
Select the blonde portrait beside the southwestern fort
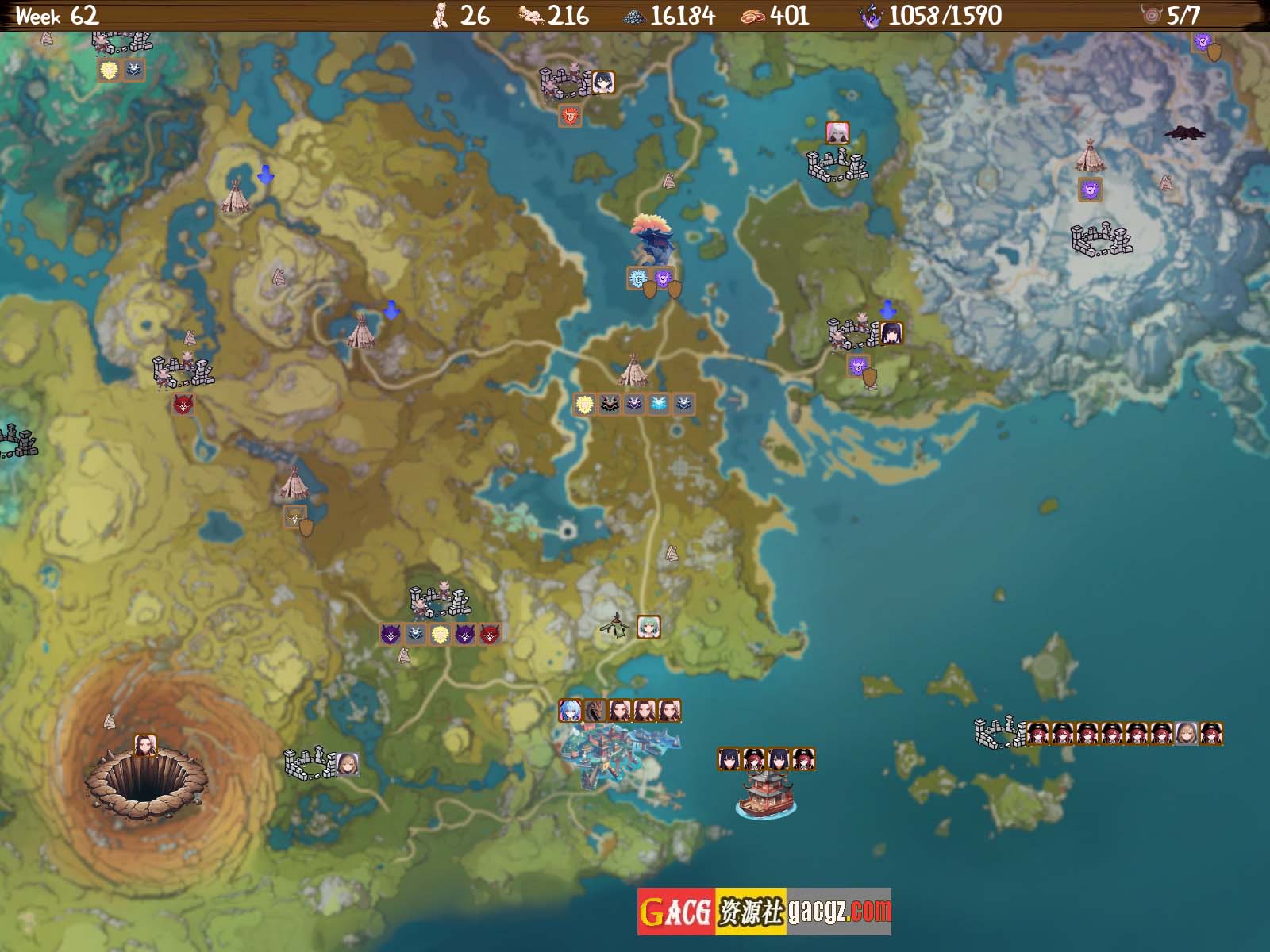[346, 764]
